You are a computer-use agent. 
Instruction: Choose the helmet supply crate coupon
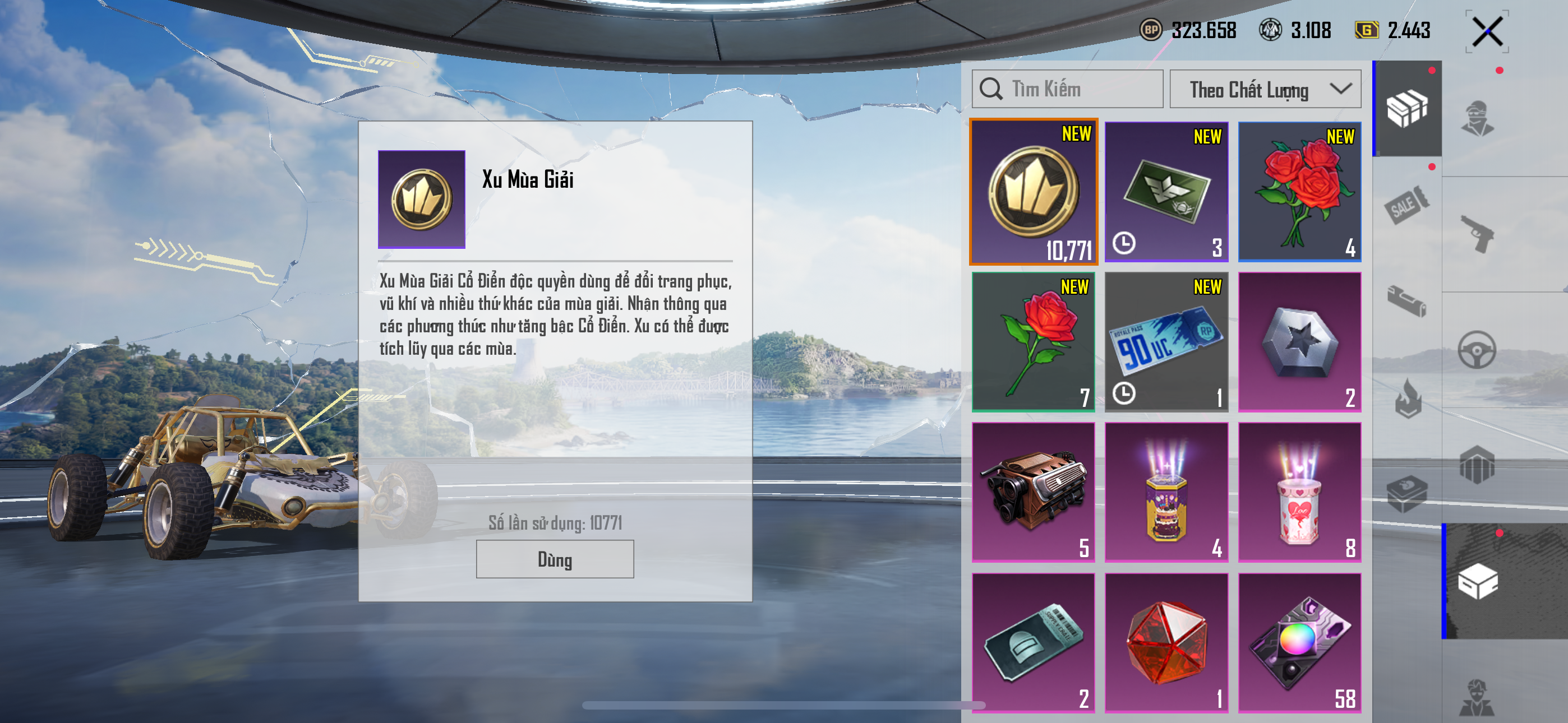pyautogui.click(x=1033, y=642)
